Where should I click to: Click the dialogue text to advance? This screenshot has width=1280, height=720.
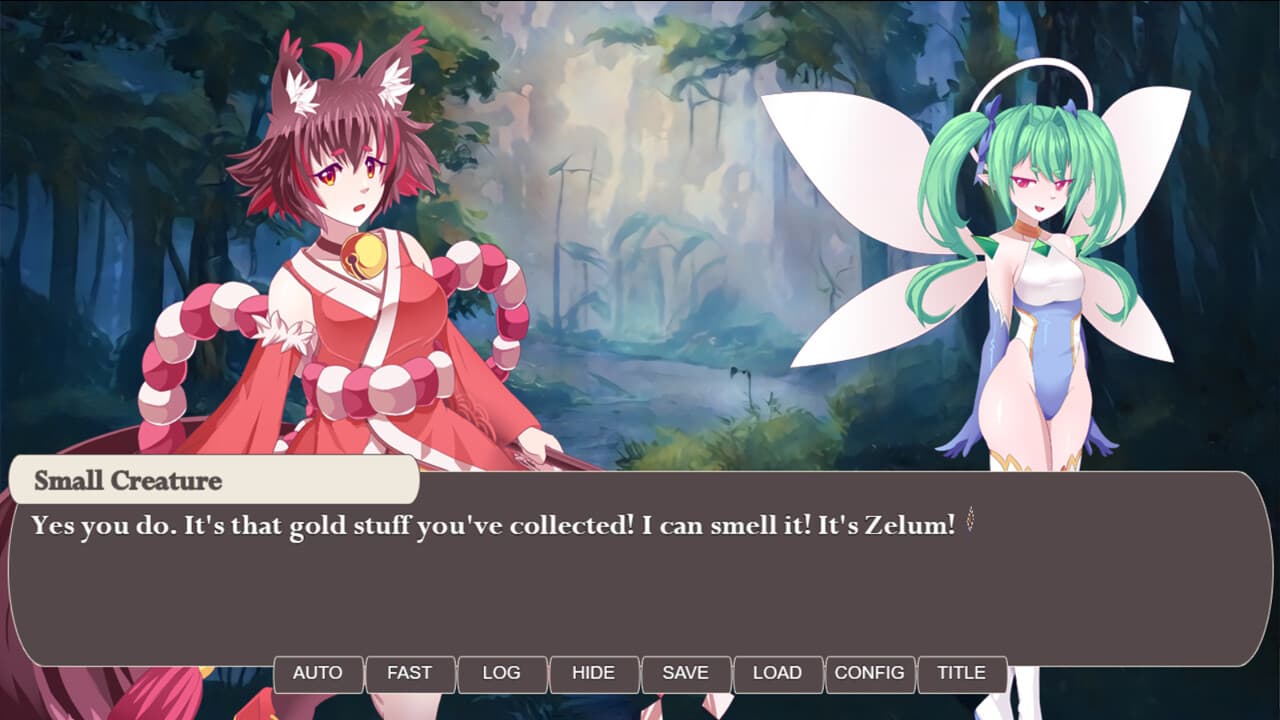pos(480,521)
